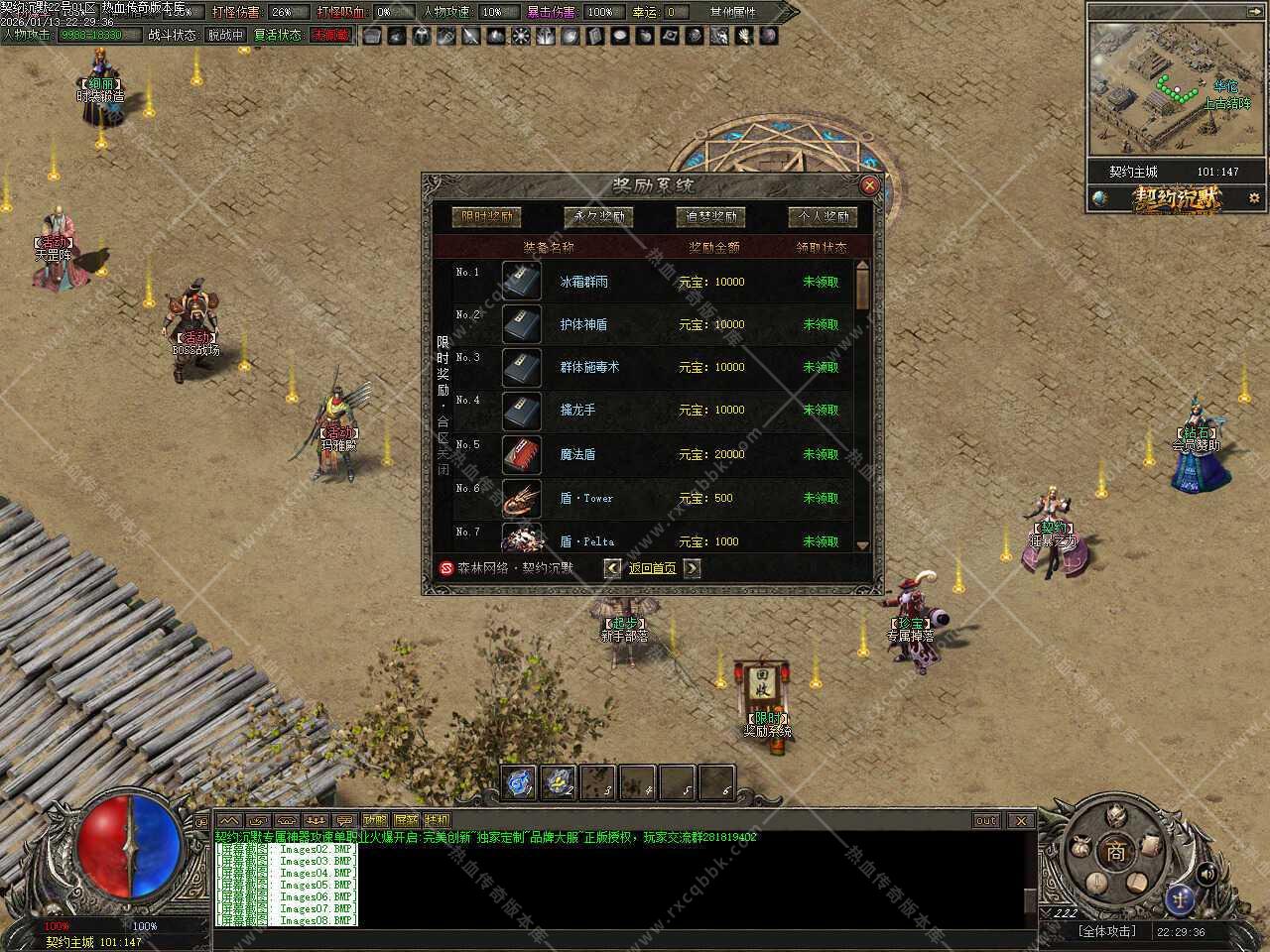Click 返回首页 to return home
This screenshot has width=1270, height=952.
pyautogui.click(x=652, y=568)
